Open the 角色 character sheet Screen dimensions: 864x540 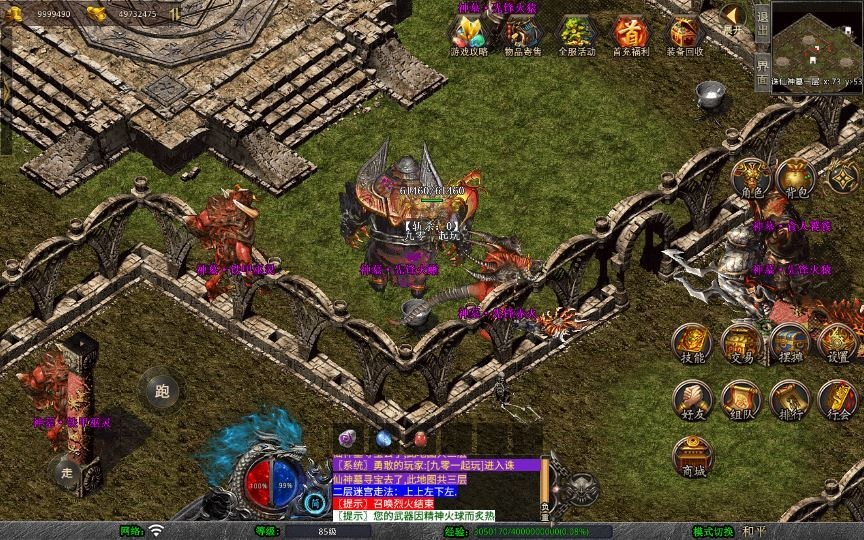click(750, 178)
